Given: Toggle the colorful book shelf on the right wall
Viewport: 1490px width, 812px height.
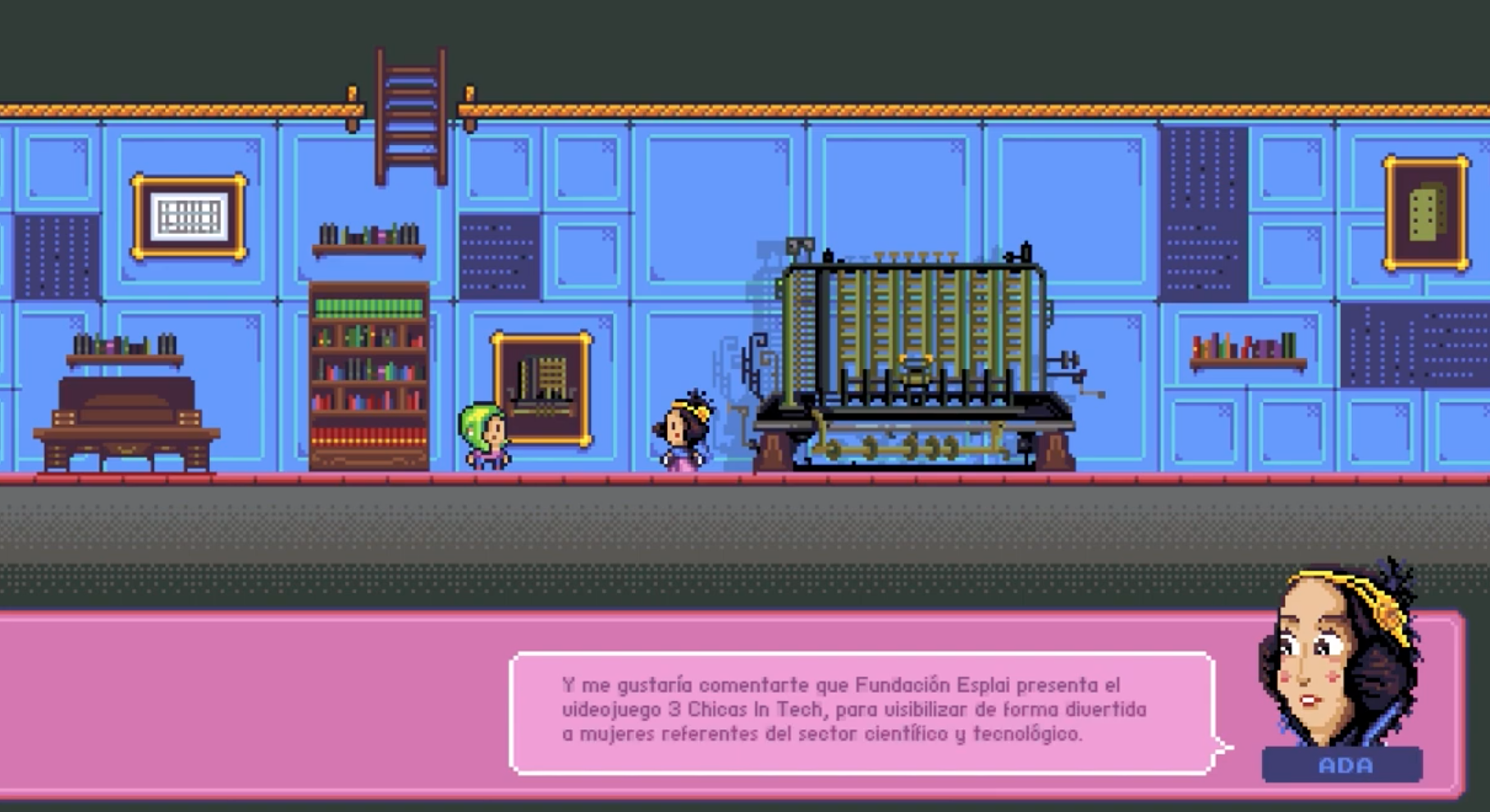Looking at the screenshot, I should click(x=1245, y=349).
